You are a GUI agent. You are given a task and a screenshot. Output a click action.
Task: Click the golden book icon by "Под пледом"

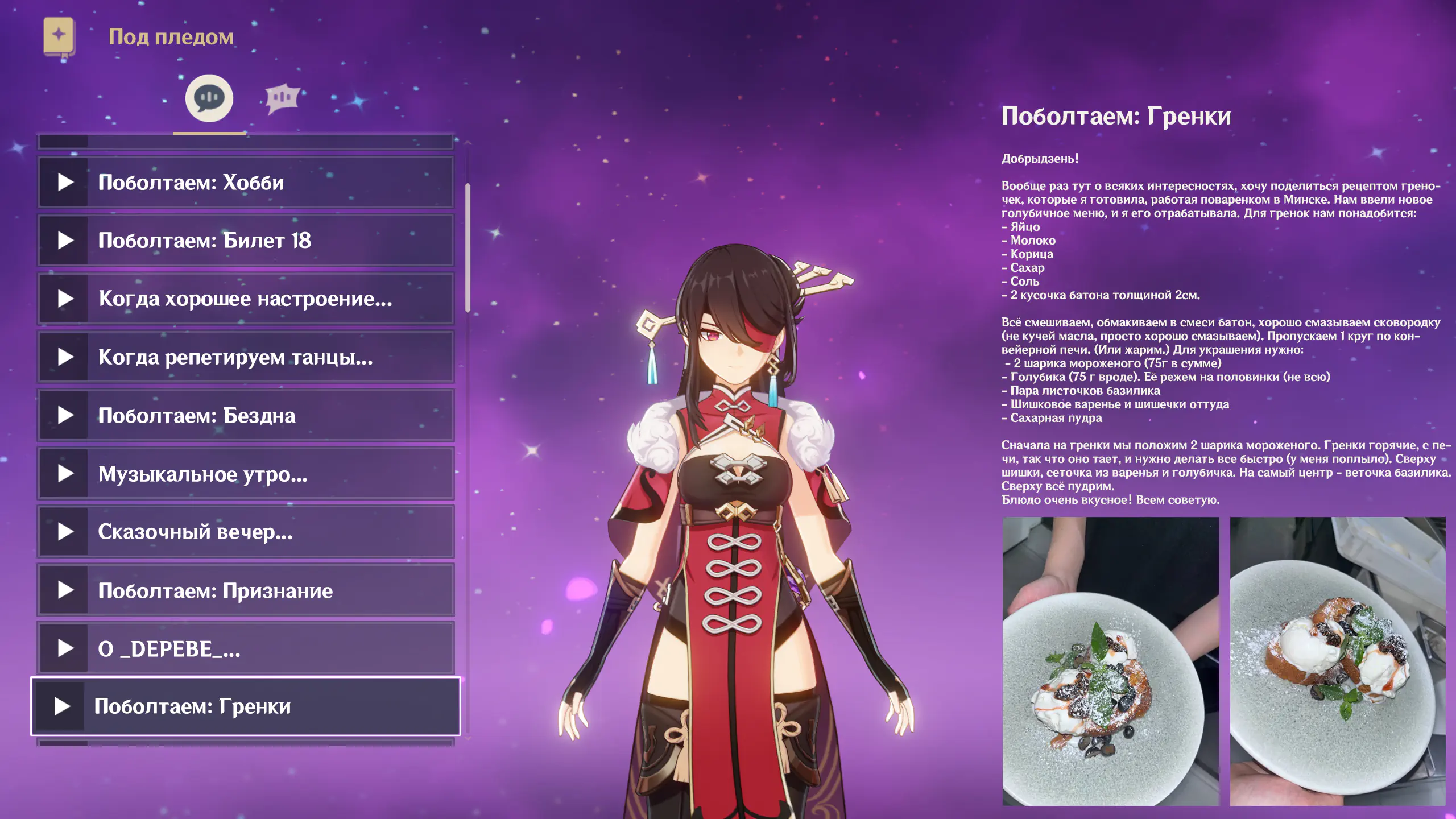pyautogui.click(x=59, y=36)
